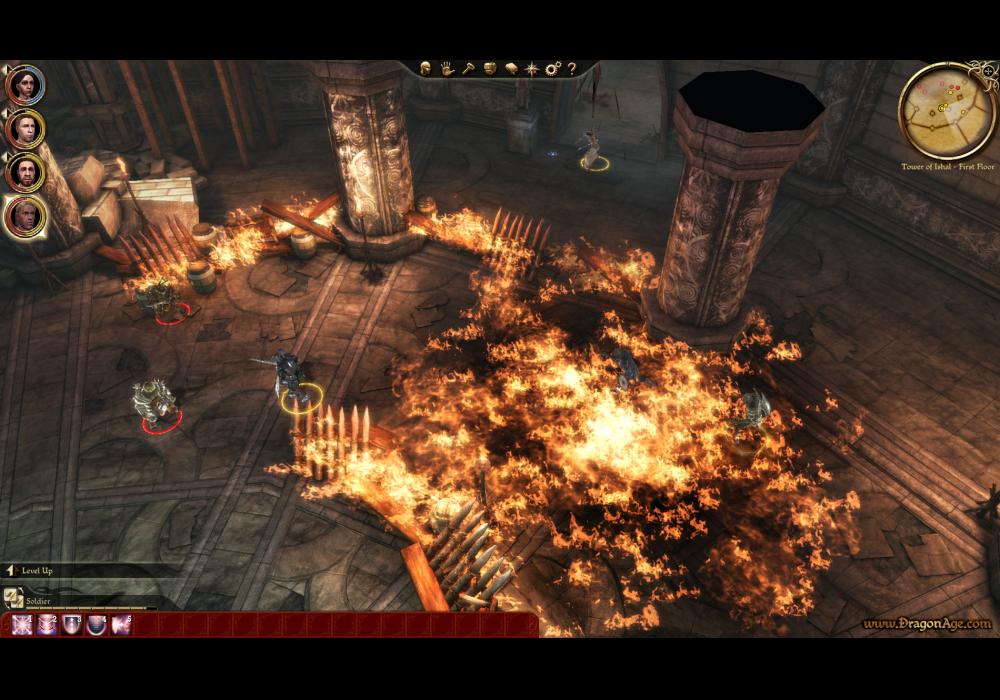
Task: Use the shield ability in quickbar slot 4
Action: [x=98, y=625]
